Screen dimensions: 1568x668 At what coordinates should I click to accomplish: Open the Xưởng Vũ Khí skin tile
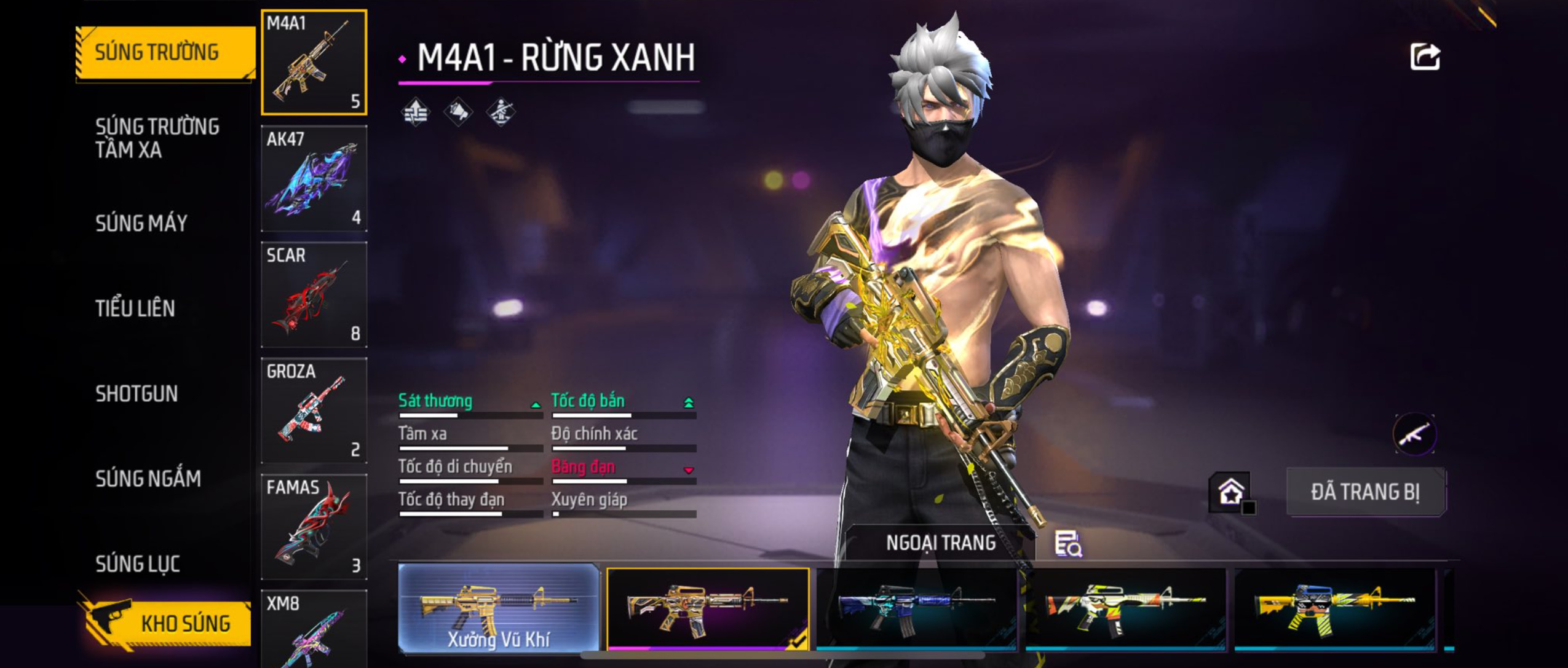[499, 608]
